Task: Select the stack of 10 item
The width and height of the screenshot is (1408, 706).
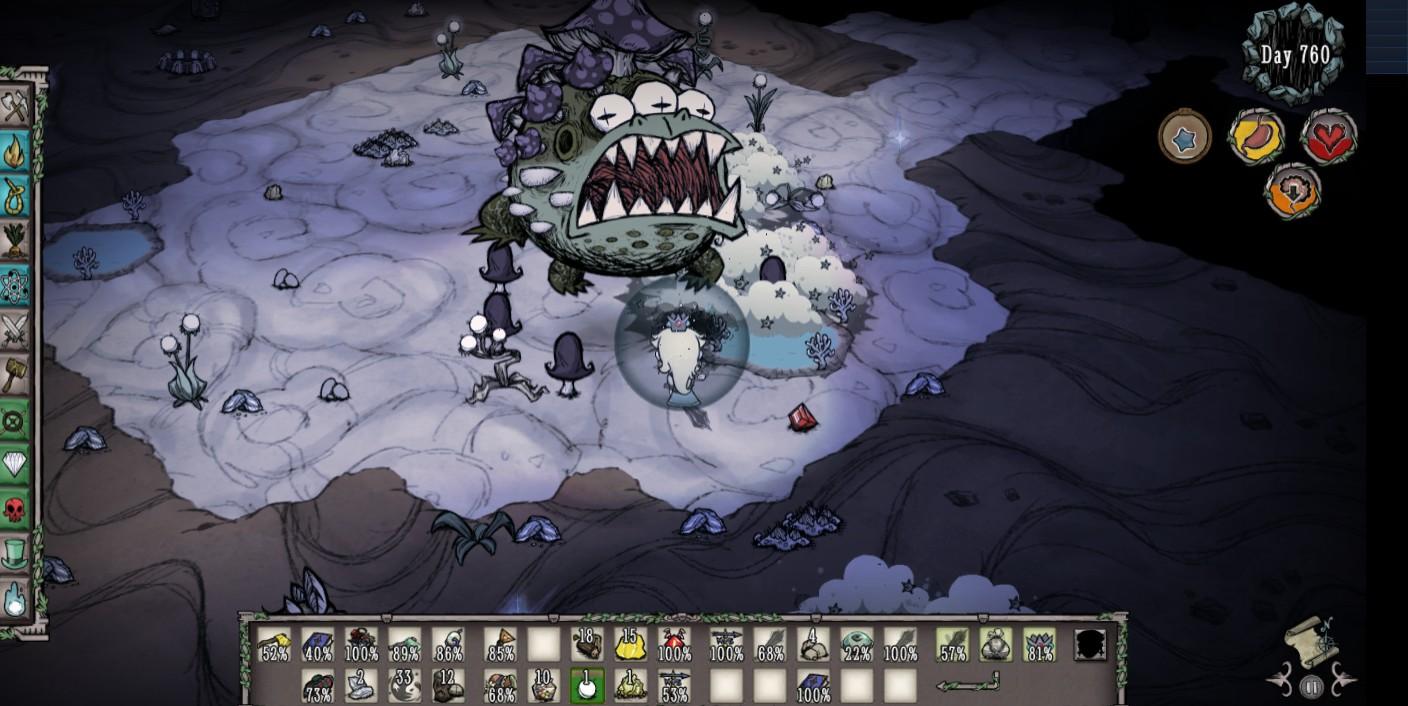Action: point(544,686)
